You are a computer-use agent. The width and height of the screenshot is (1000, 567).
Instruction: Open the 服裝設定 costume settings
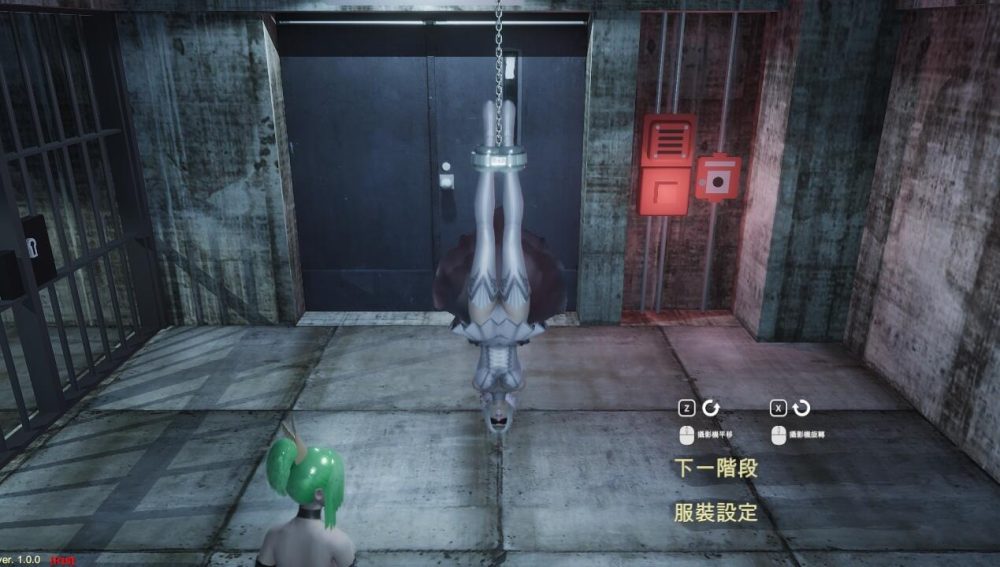[715, 513]
